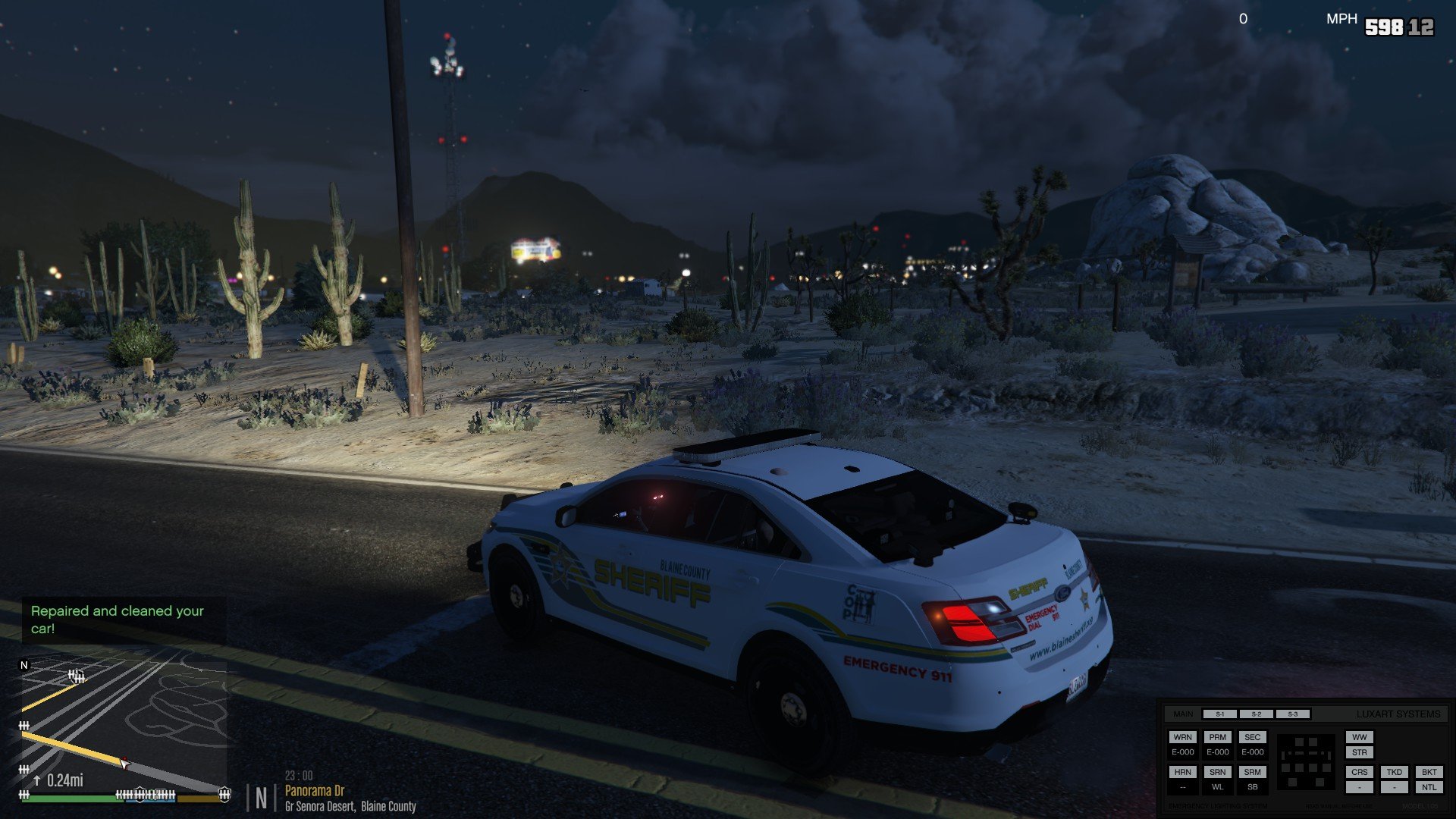
Task: Click the light pattern display on Luxart panel
Action: (x=1305, y=761)
